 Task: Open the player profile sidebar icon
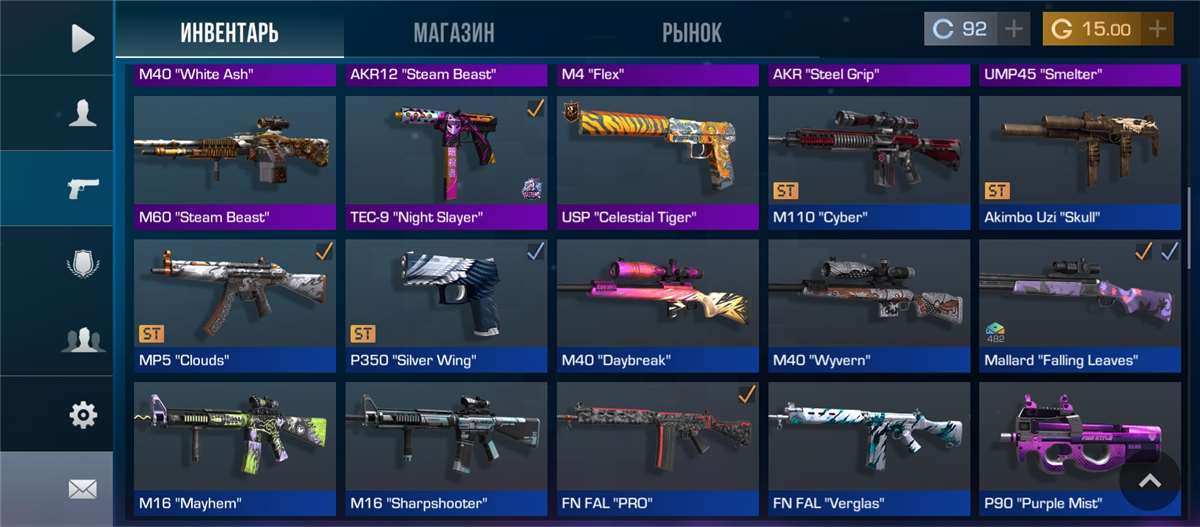[82, 113]
